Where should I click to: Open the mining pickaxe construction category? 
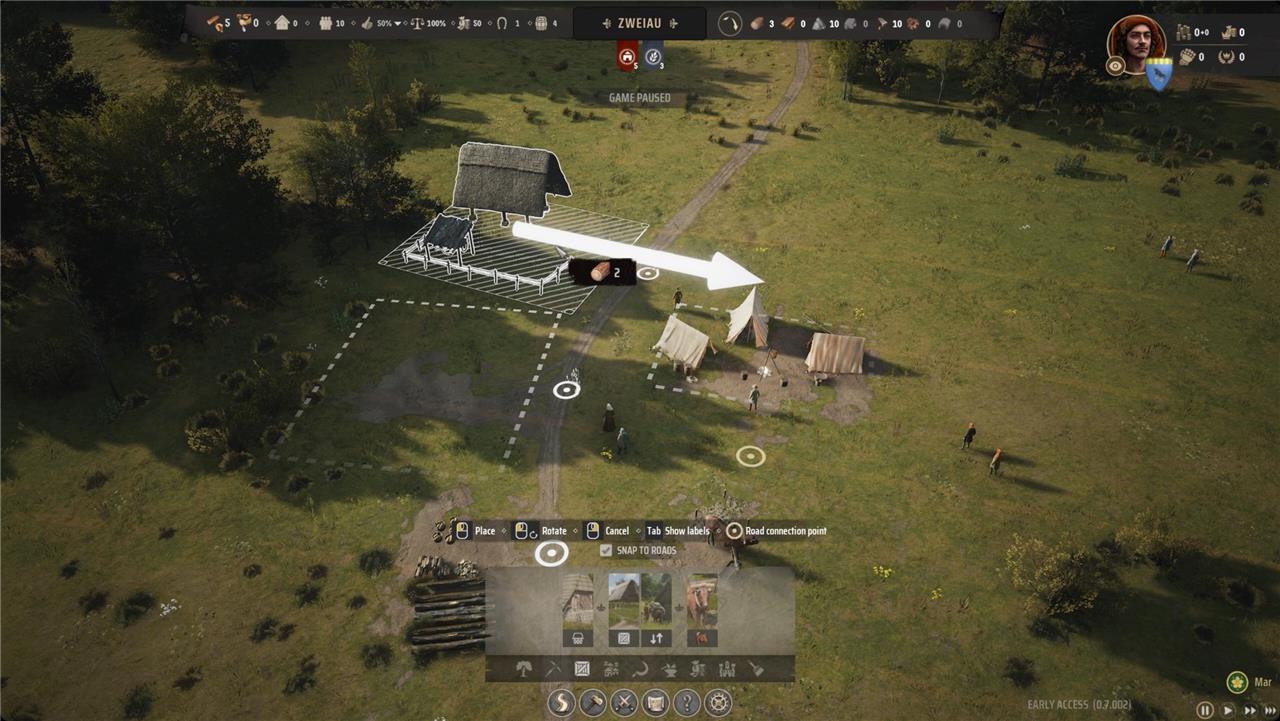click(x=551, y=669)
